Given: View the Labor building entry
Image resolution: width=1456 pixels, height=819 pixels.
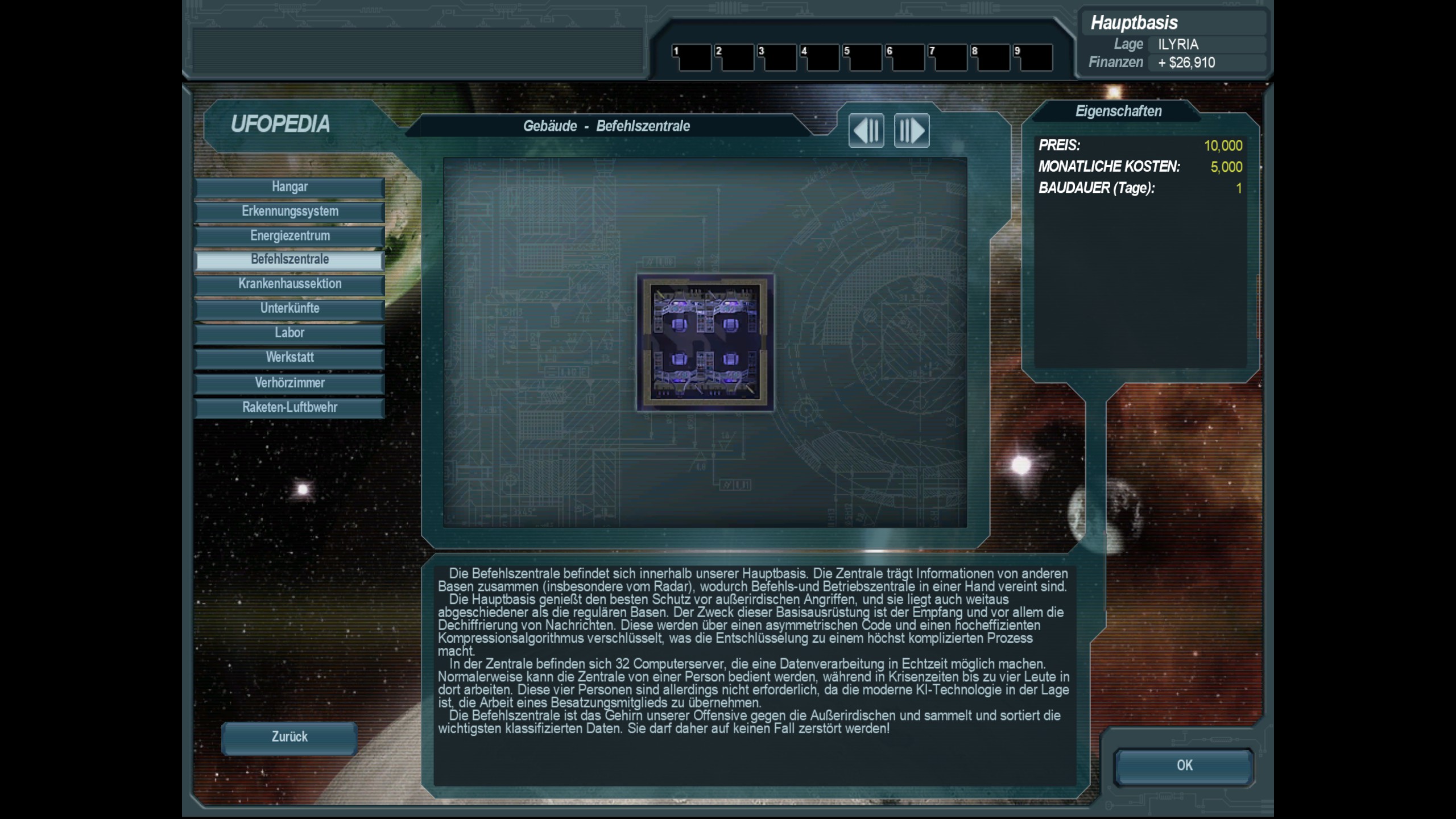Looking at the screenshot, I should click(x=289, y=333).
